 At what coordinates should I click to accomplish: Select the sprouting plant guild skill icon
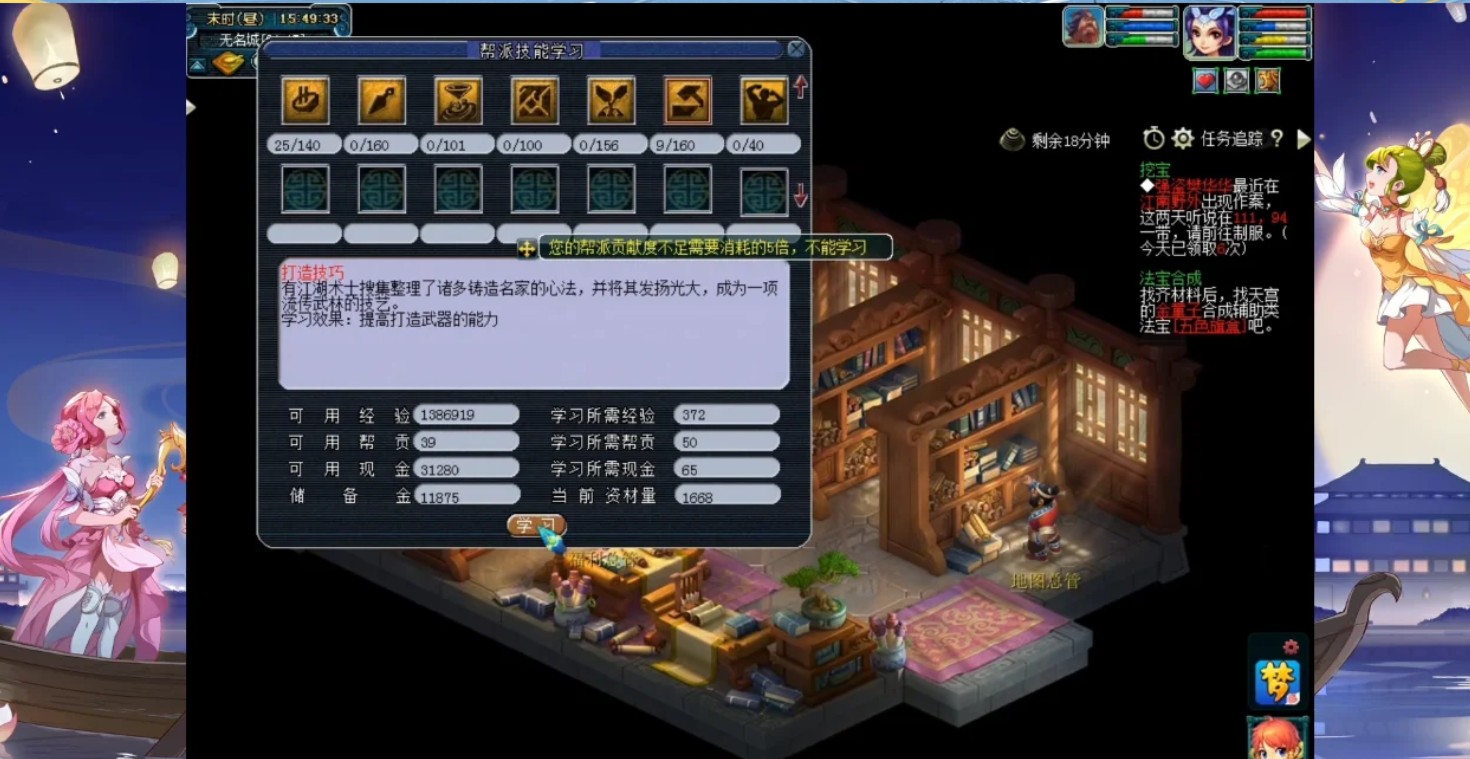pyautogui.click(x=609, y=100)
